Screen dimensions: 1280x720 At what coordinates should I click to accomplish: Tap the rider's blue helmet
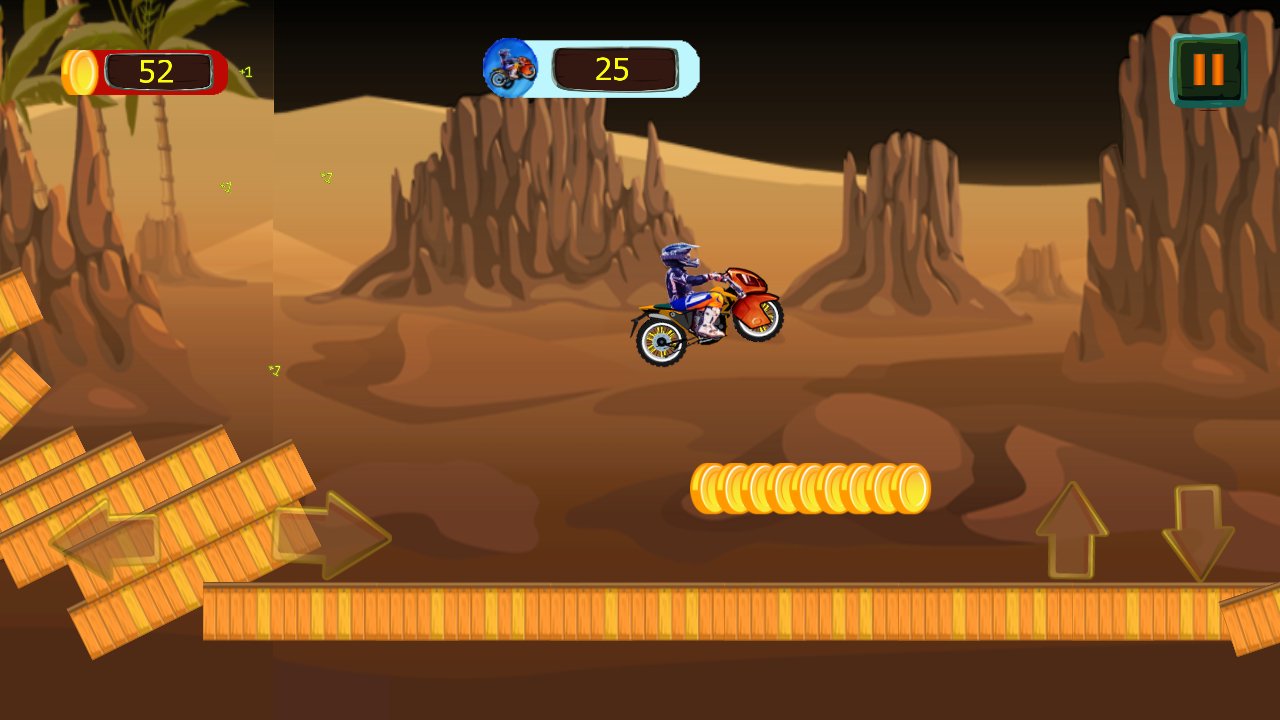pos(678,257)
